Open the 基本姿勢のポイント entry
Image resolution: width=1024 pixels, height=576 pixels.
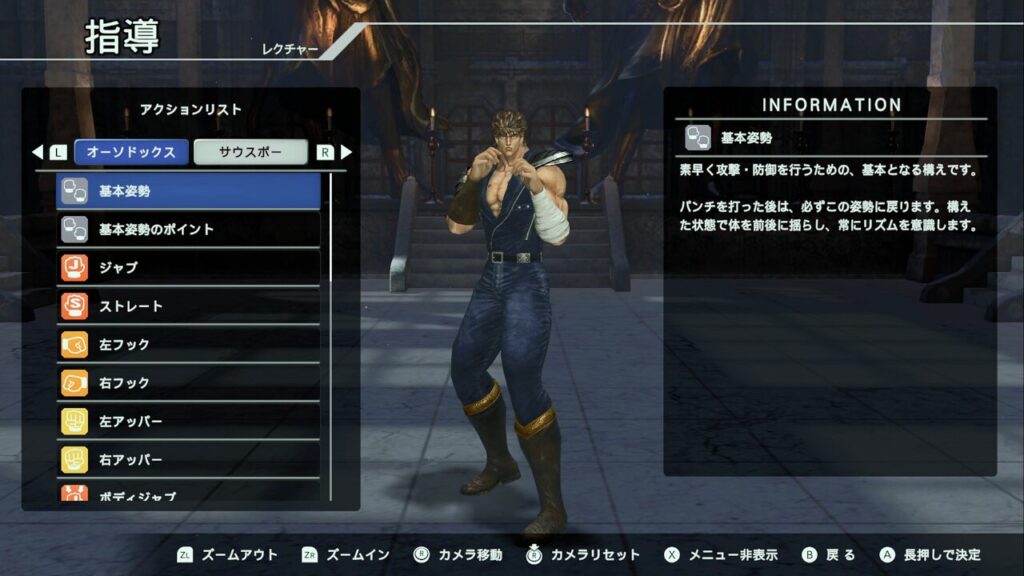188,230
